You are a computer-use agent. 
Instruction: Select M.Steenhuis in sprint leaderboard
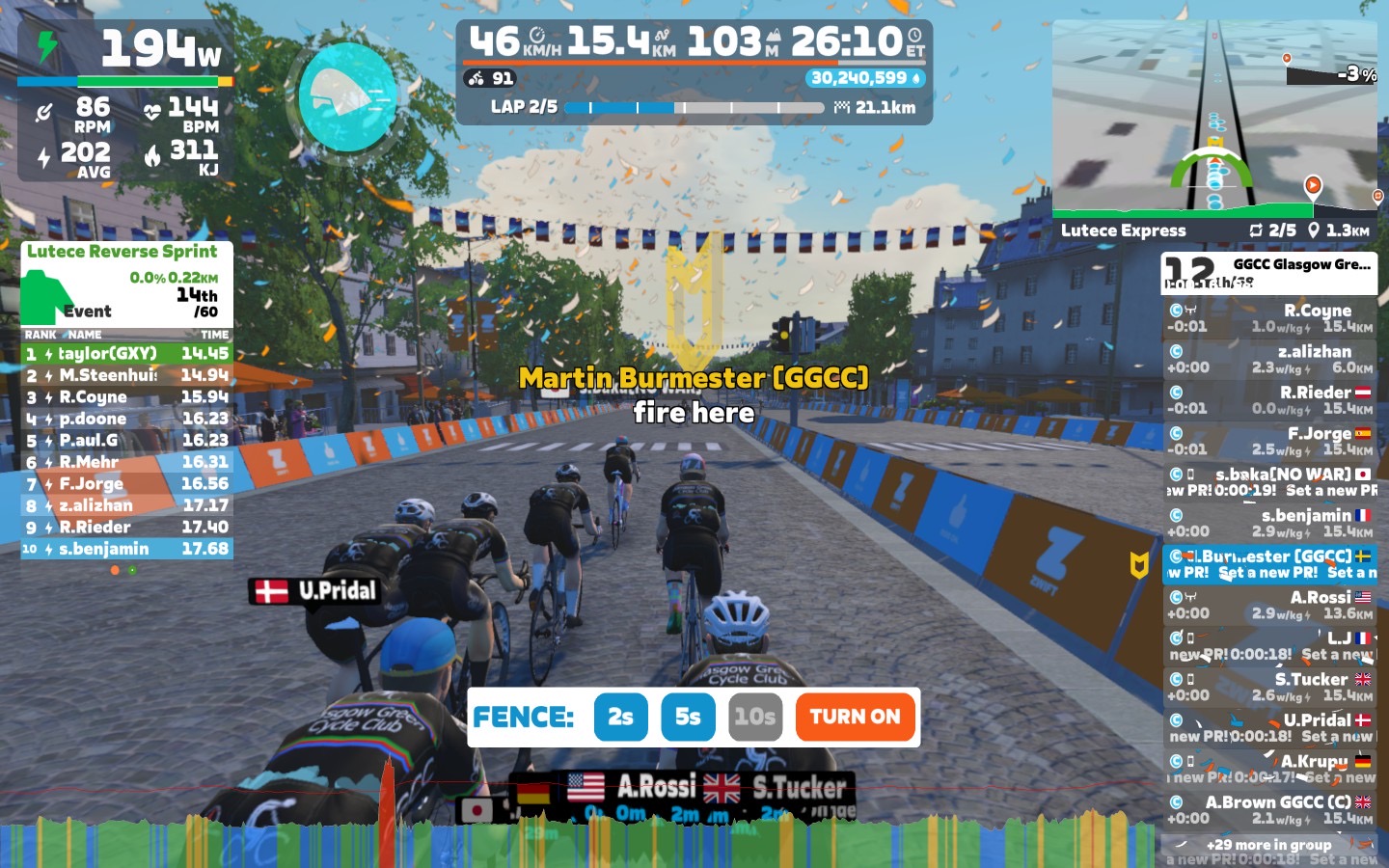click(x=126, y=375)
